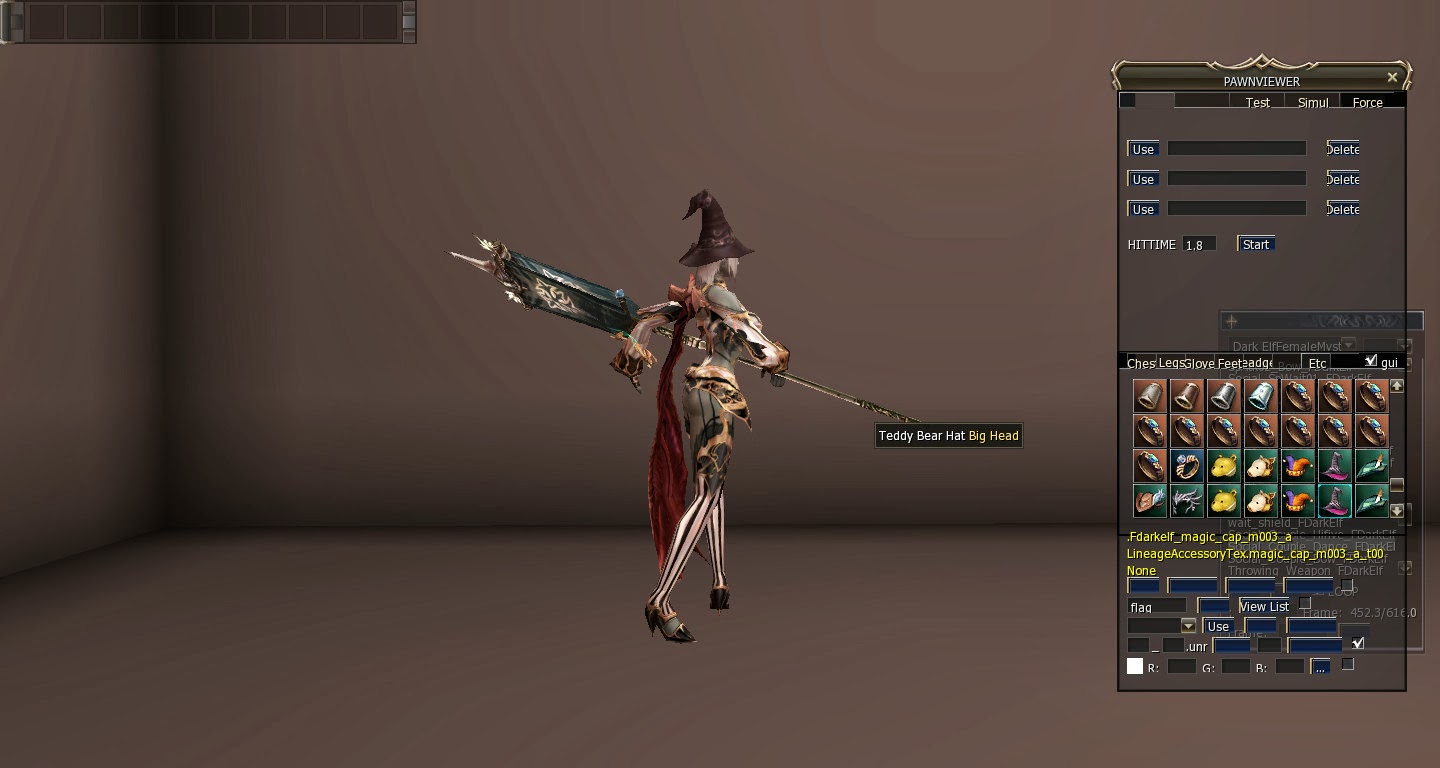The height and width of the screenshot is (768, 1440).
Task: Open the Etc equipment tab
Action: pos(1317,362)
